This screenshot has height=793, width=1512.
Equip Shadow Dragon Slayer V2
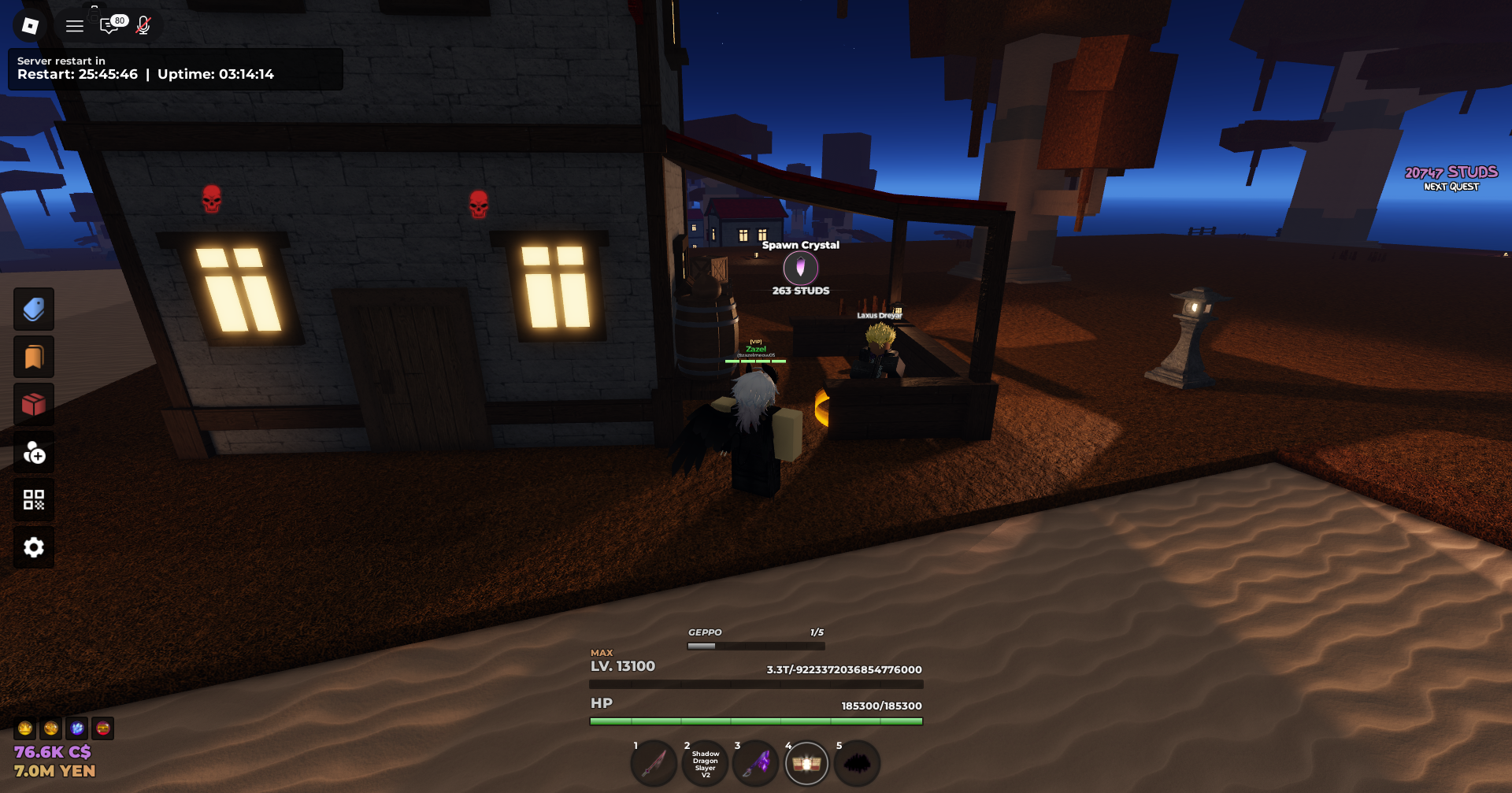(705, 762)
